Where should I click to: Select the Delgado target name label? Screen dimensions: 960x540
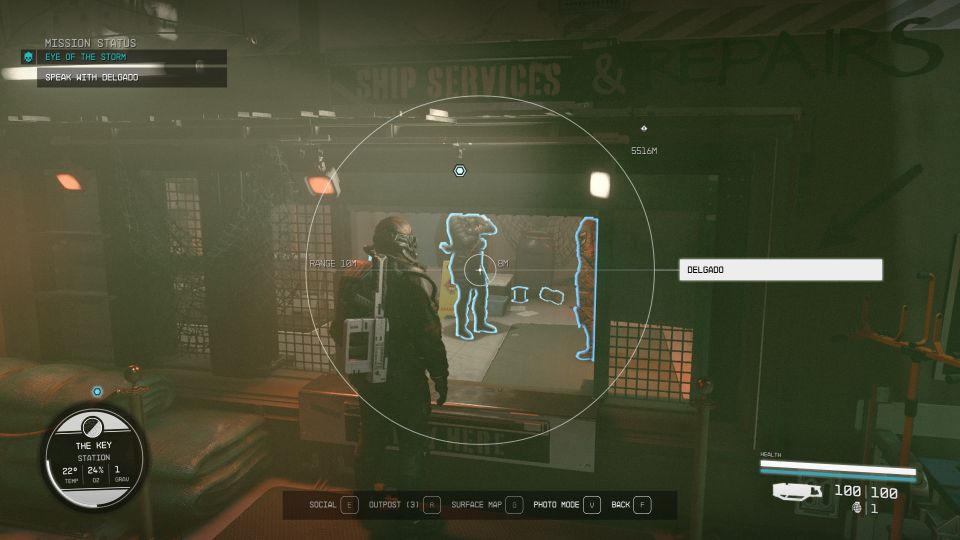coord(780,270)
